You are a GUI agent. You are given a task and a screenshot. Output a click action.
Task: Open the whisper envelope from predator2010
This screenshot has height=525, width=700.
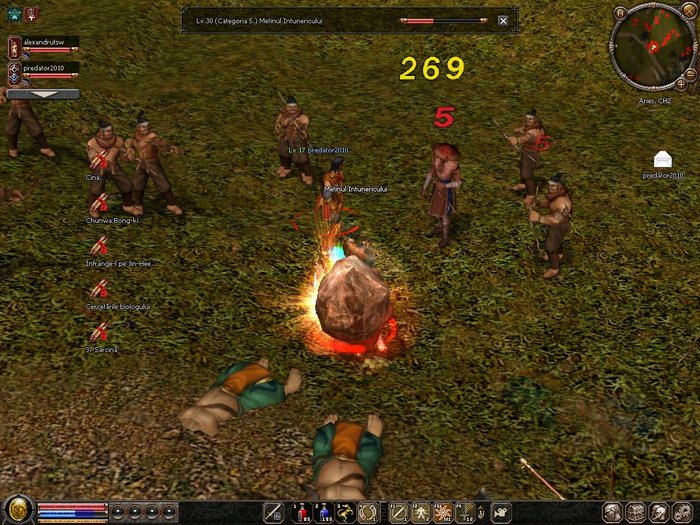coord(662,159)
